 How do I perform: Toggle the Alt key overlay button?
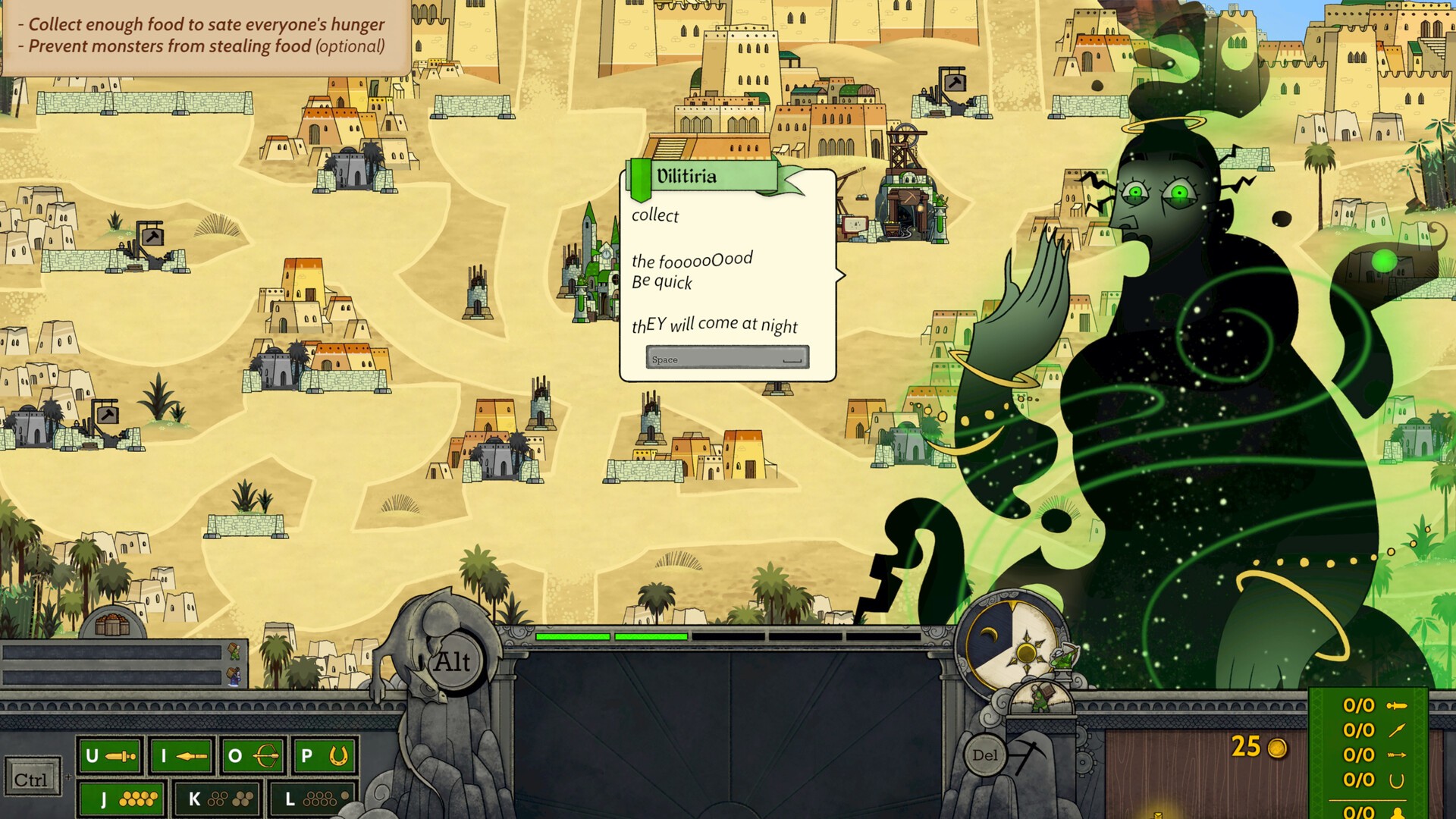[453, 661]
